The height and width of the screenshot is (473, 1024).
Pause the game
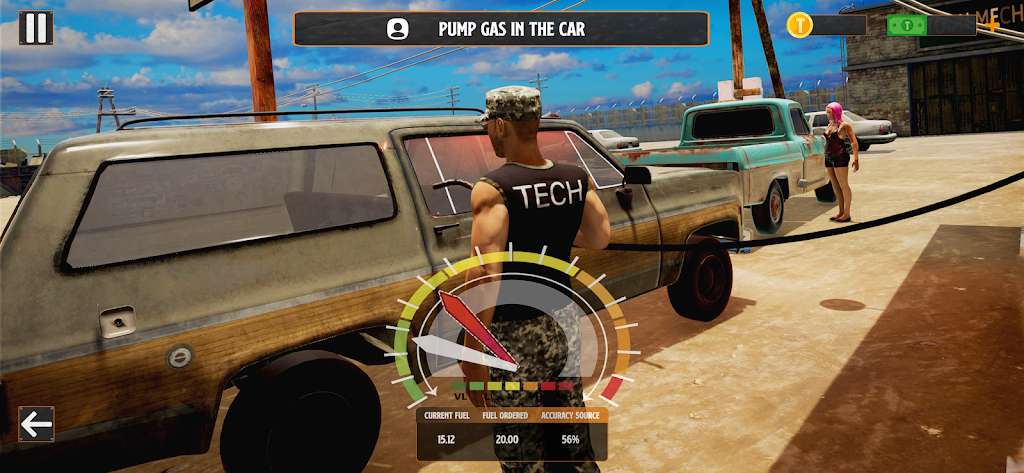point(36,27)
